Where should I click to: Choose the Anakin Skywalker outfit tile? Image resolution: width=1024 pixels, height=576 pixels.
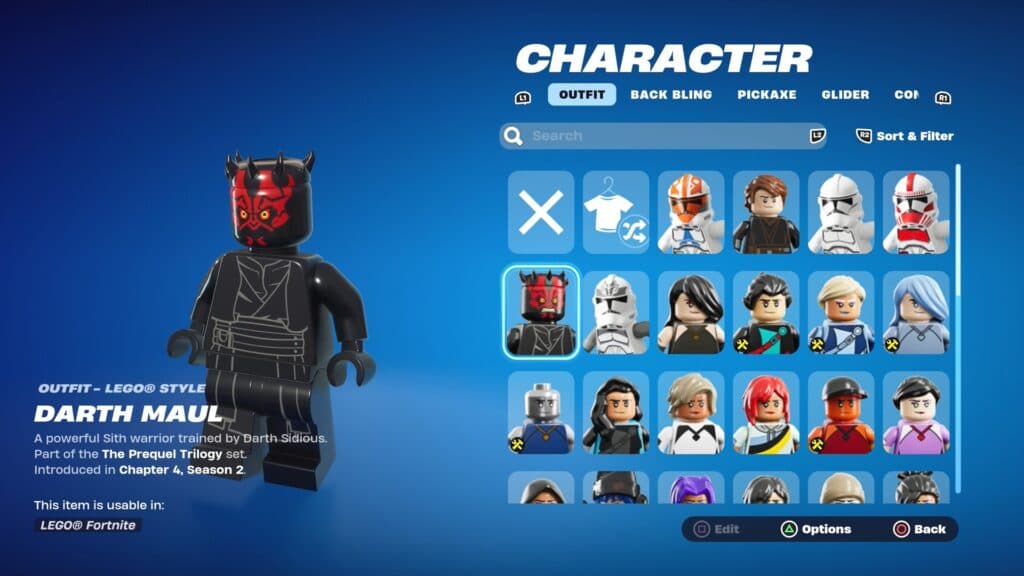coord(766,212)
